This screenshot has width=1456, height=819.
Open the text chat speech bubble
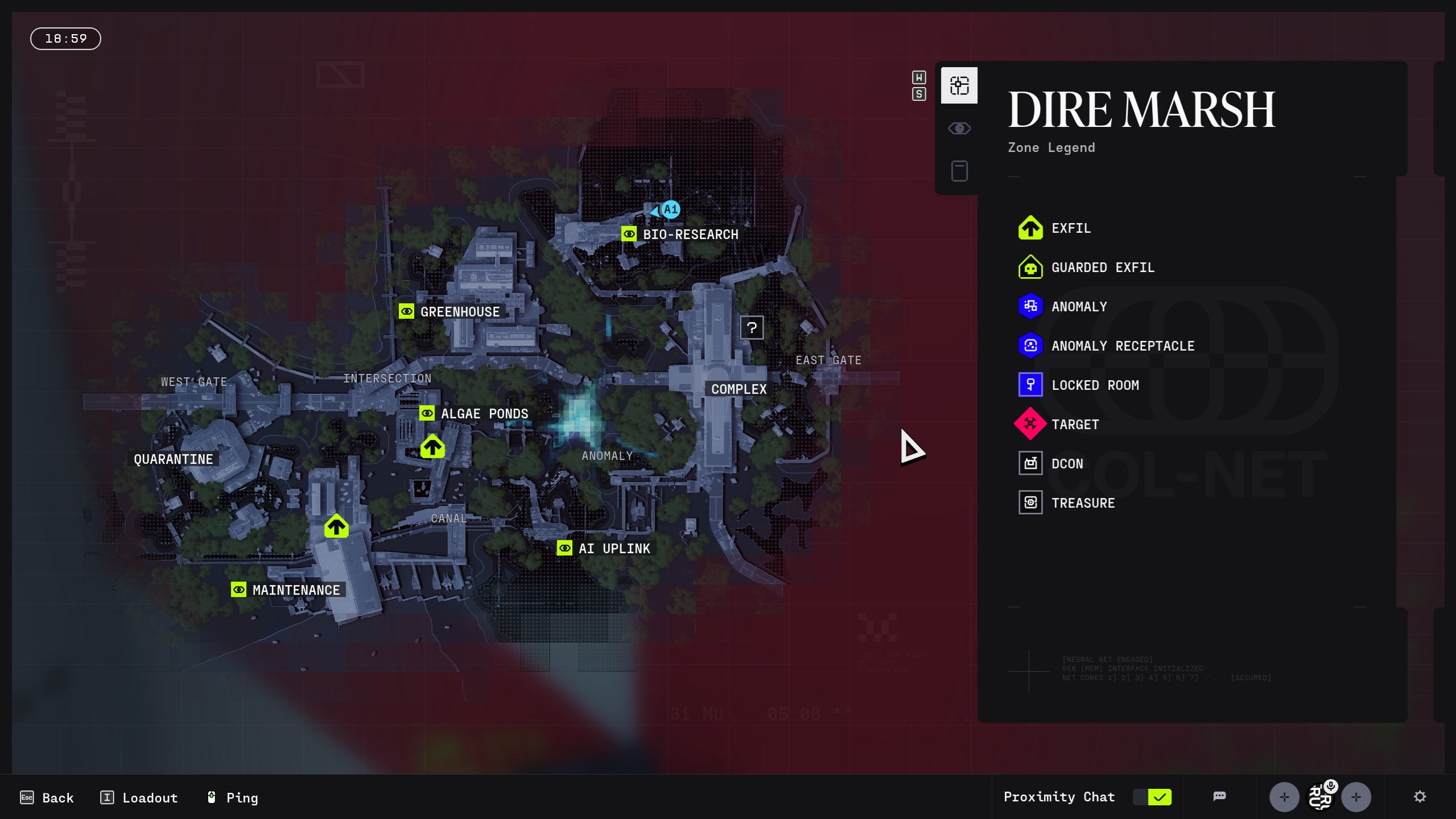tap(1219, 797)
